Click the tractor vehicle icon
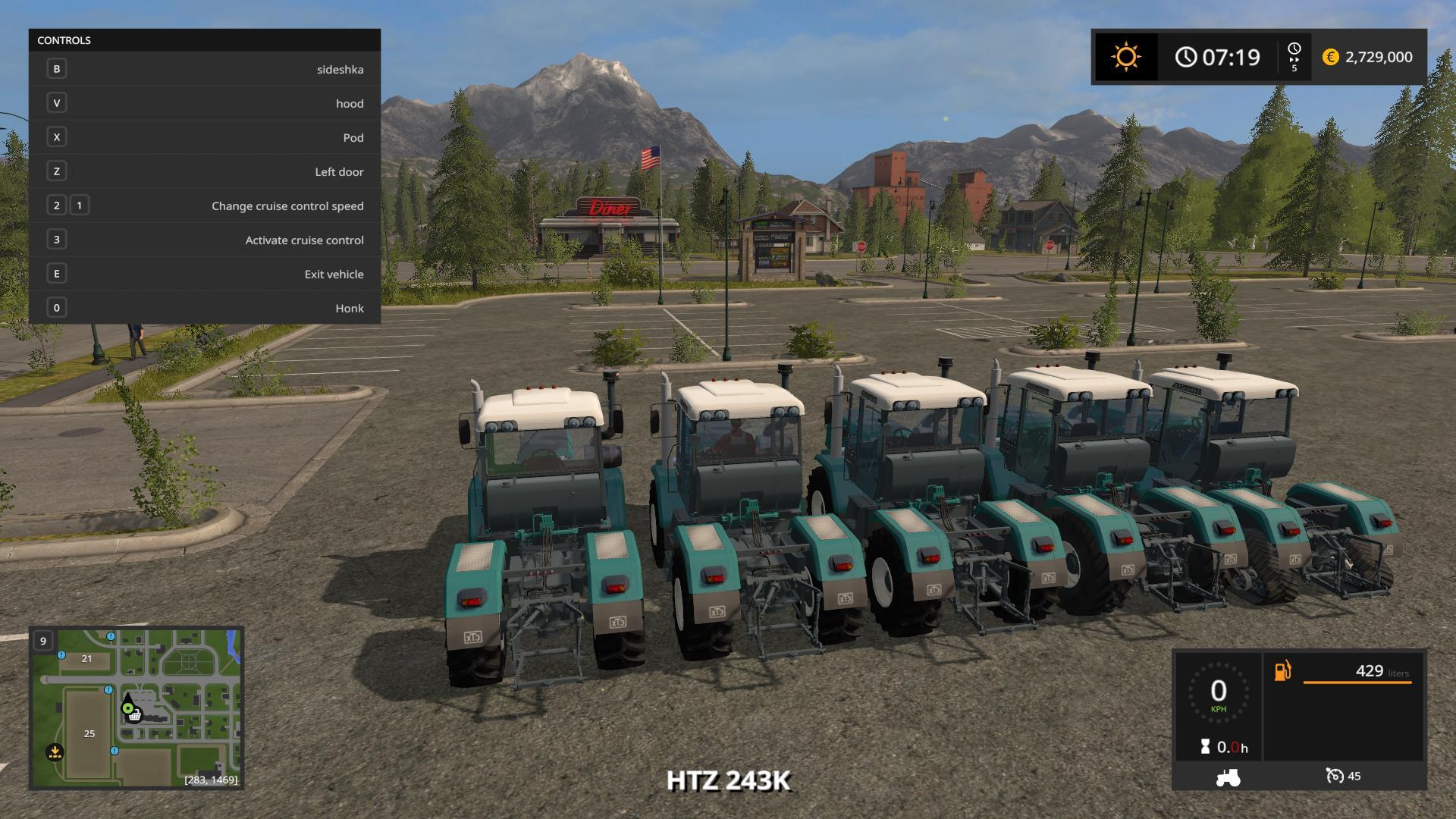 click(1227, 777)
